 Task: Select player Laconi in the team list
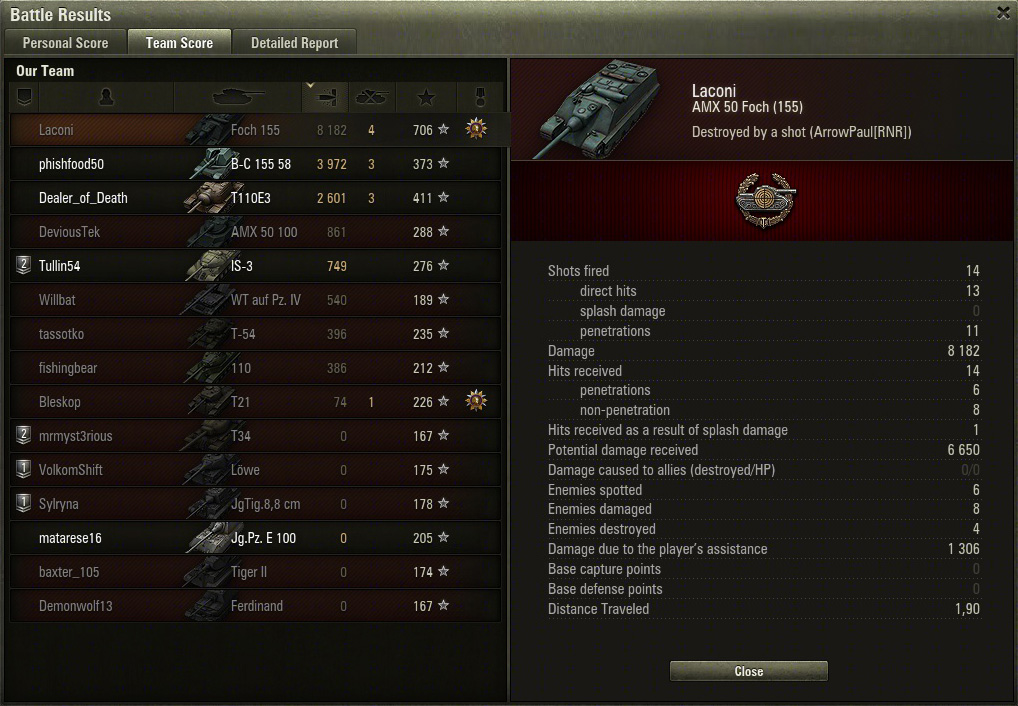[x=56, y=130]
